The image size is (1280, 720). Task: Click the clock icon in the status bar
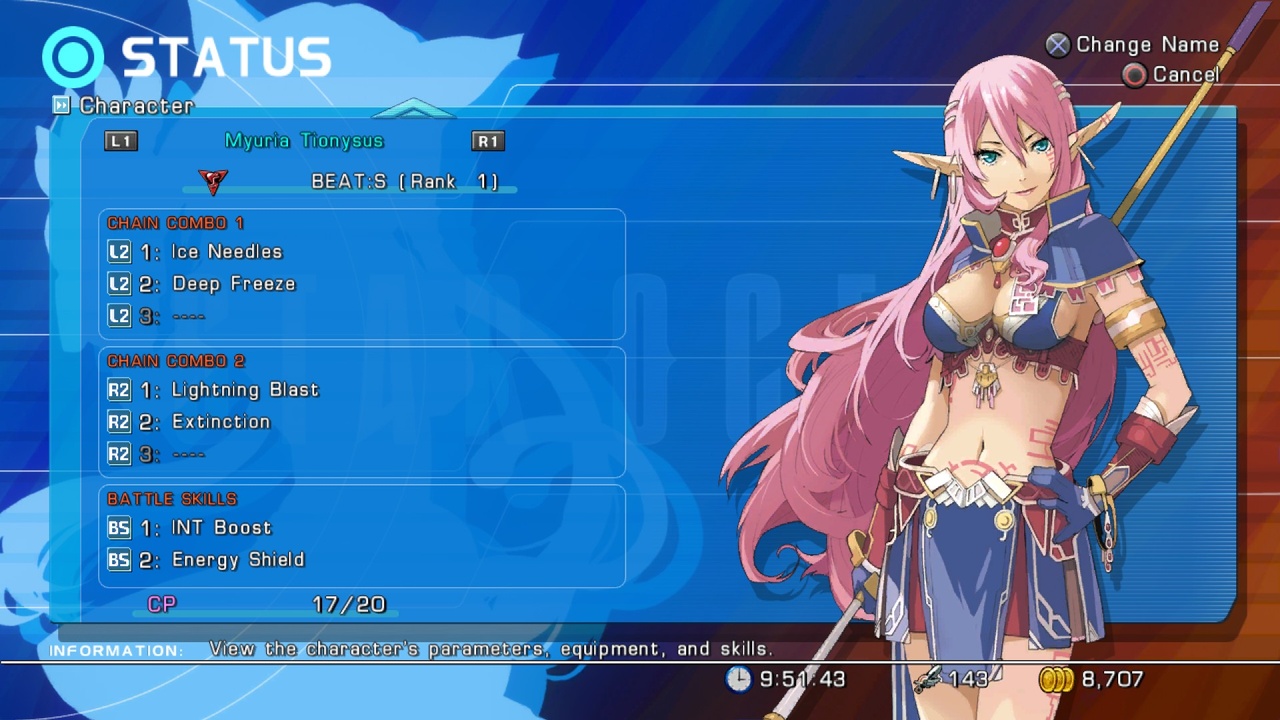pos(740,680)
